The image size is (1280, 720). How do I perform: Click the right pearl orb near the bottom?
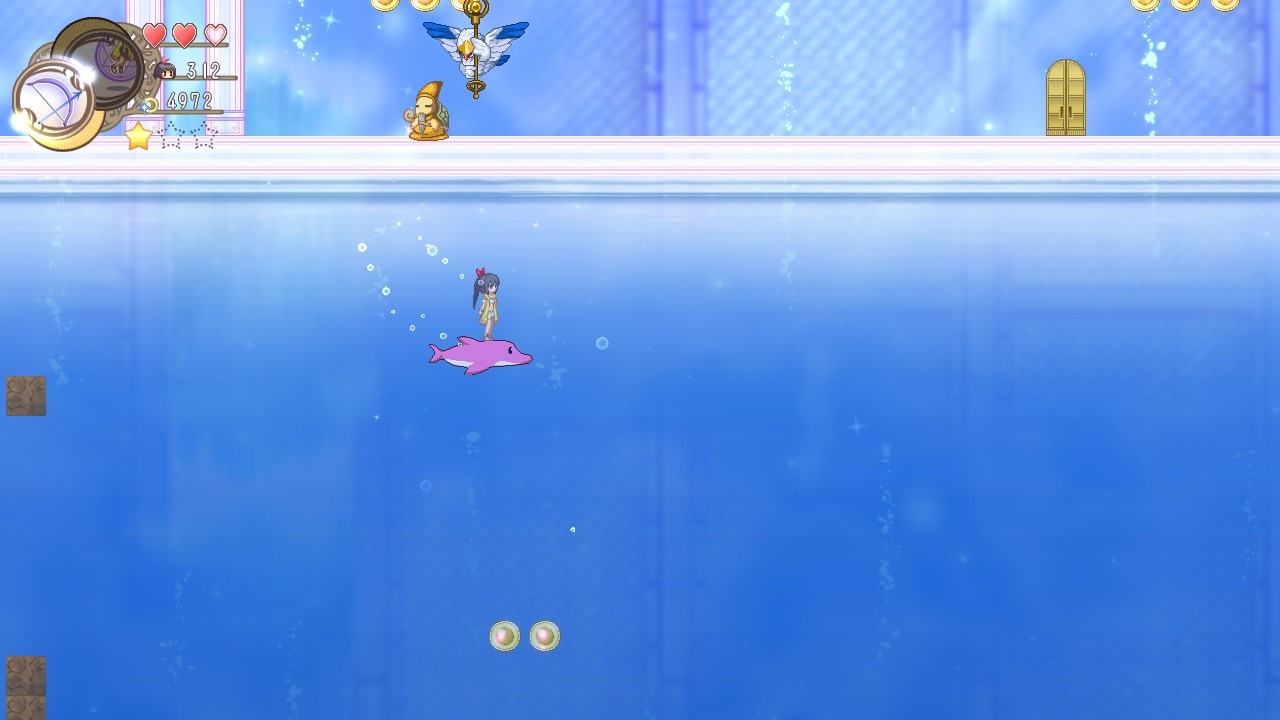[x=543, y=637]
